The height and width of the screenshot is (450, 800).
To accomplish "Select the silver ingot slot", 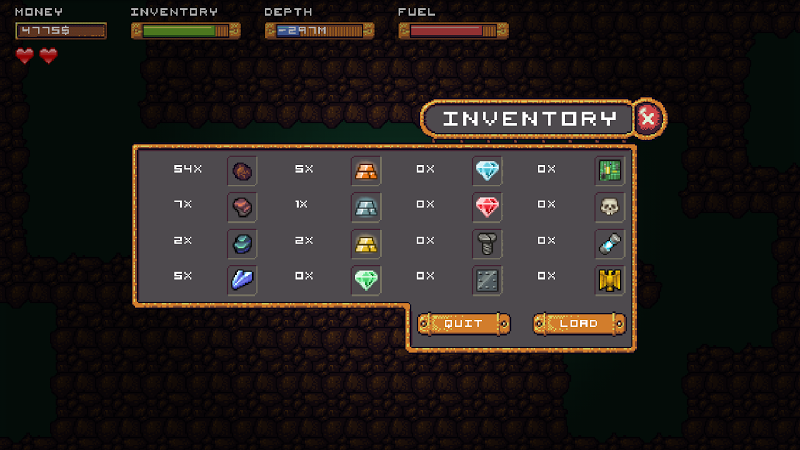I will coord(365,207).
